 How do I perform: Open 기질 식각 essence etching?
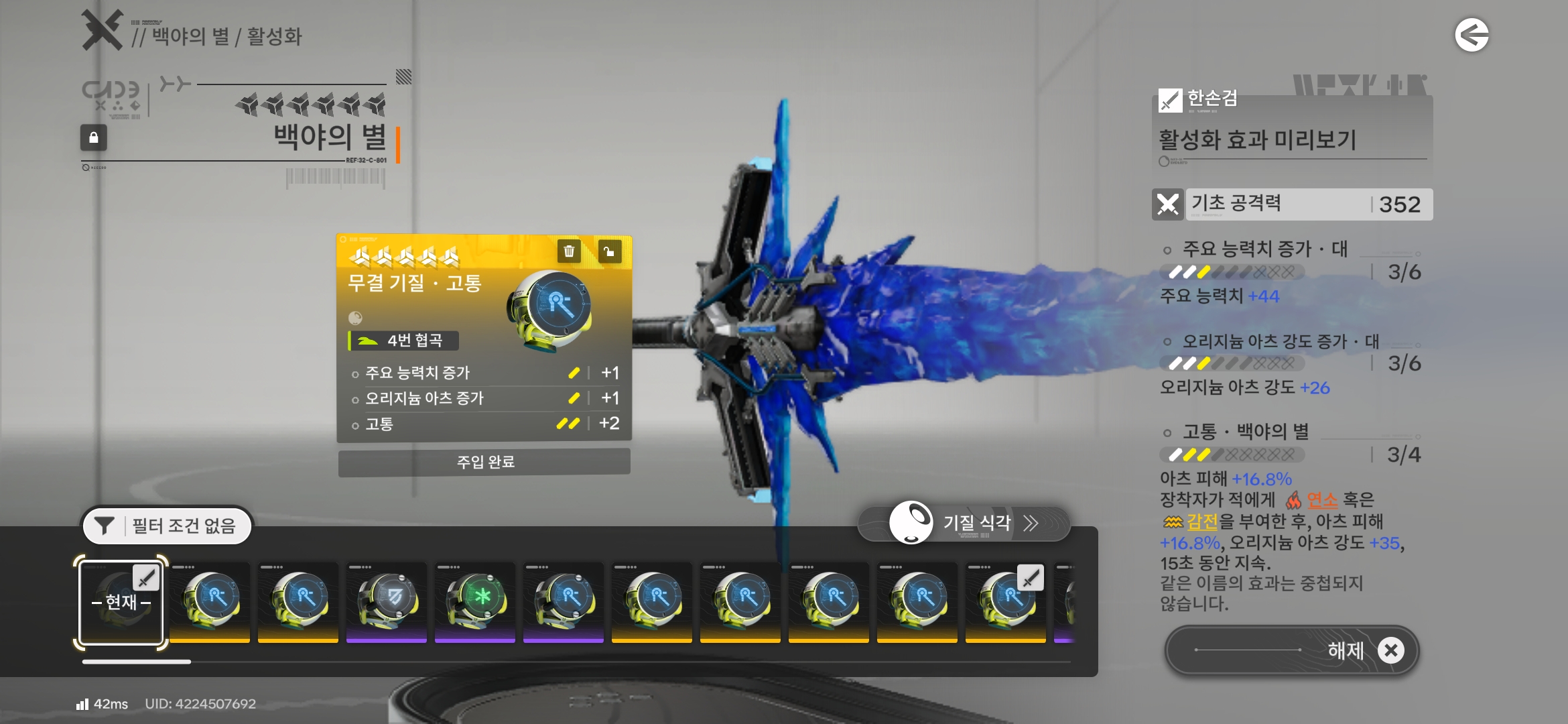965,523
